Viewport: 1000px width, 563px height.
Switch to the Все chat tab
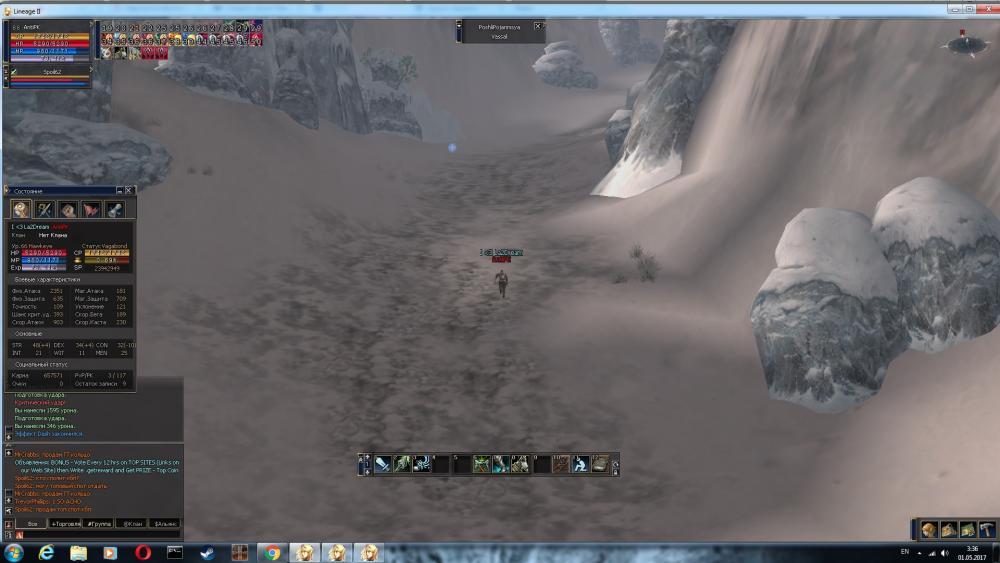point(31,523)
